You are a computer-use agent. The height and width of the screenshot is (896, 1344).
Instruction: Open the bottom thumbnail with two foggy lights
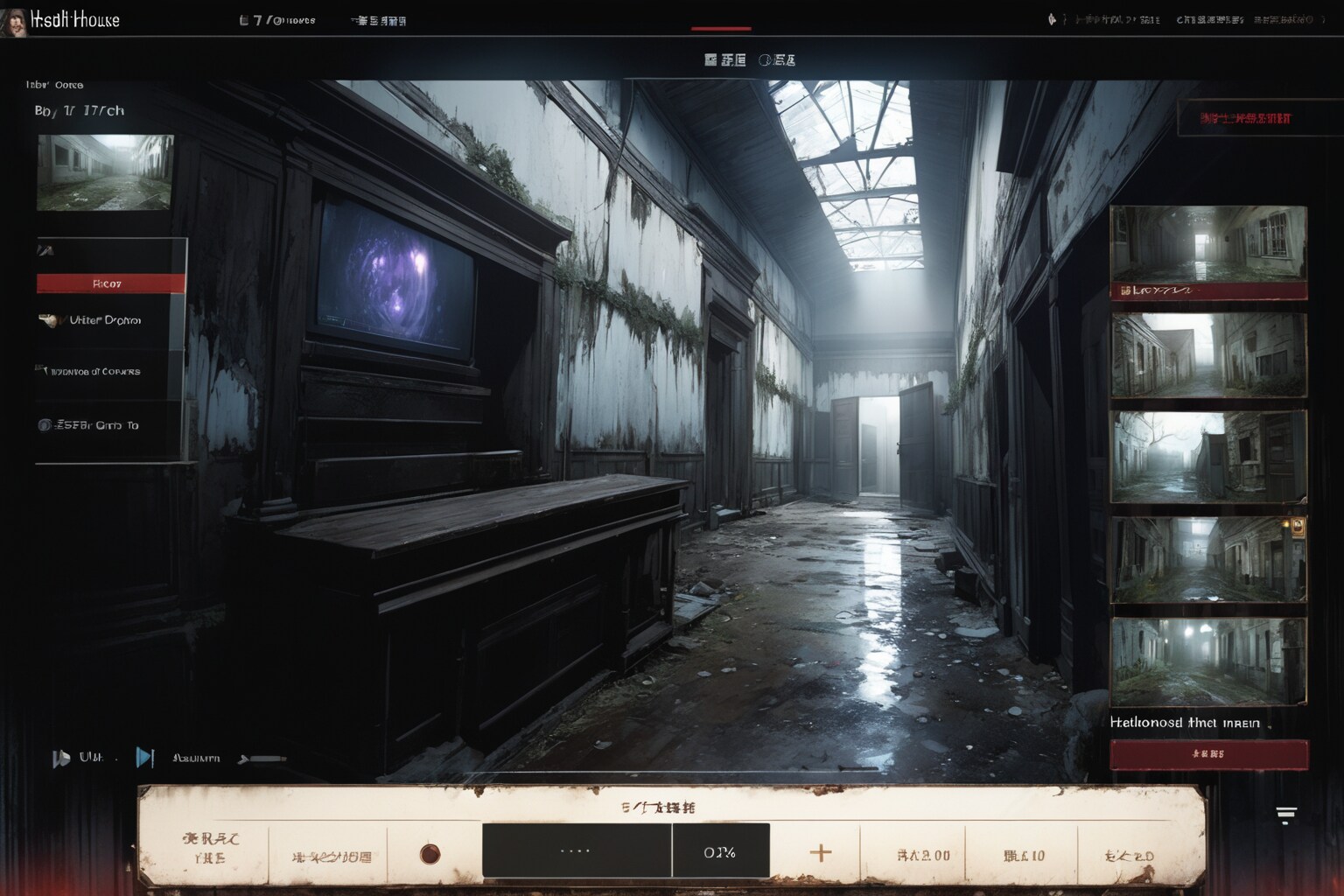point(1207,661)
